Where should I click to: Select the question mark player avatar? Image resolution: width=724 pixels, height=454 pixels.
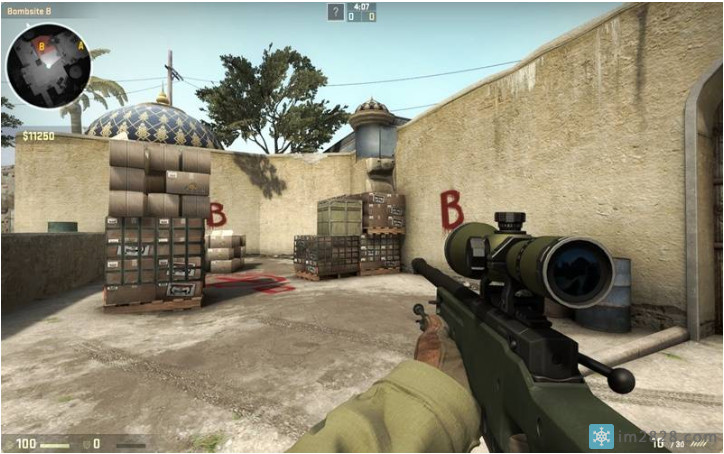[x=336, y=12]
